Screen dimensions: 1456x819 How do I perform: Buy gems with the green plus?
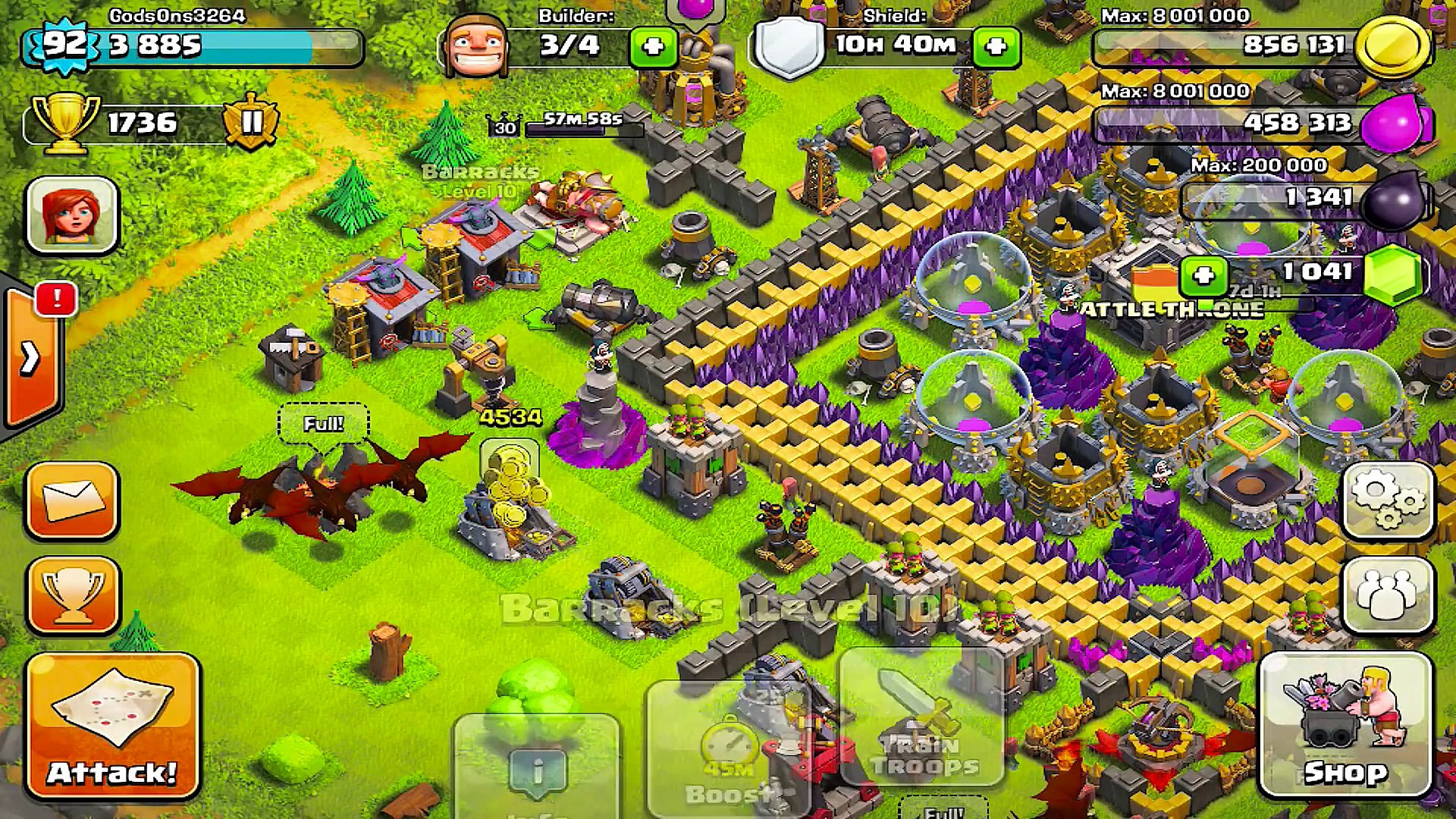pyautogui.click(x=1203, y=275)
